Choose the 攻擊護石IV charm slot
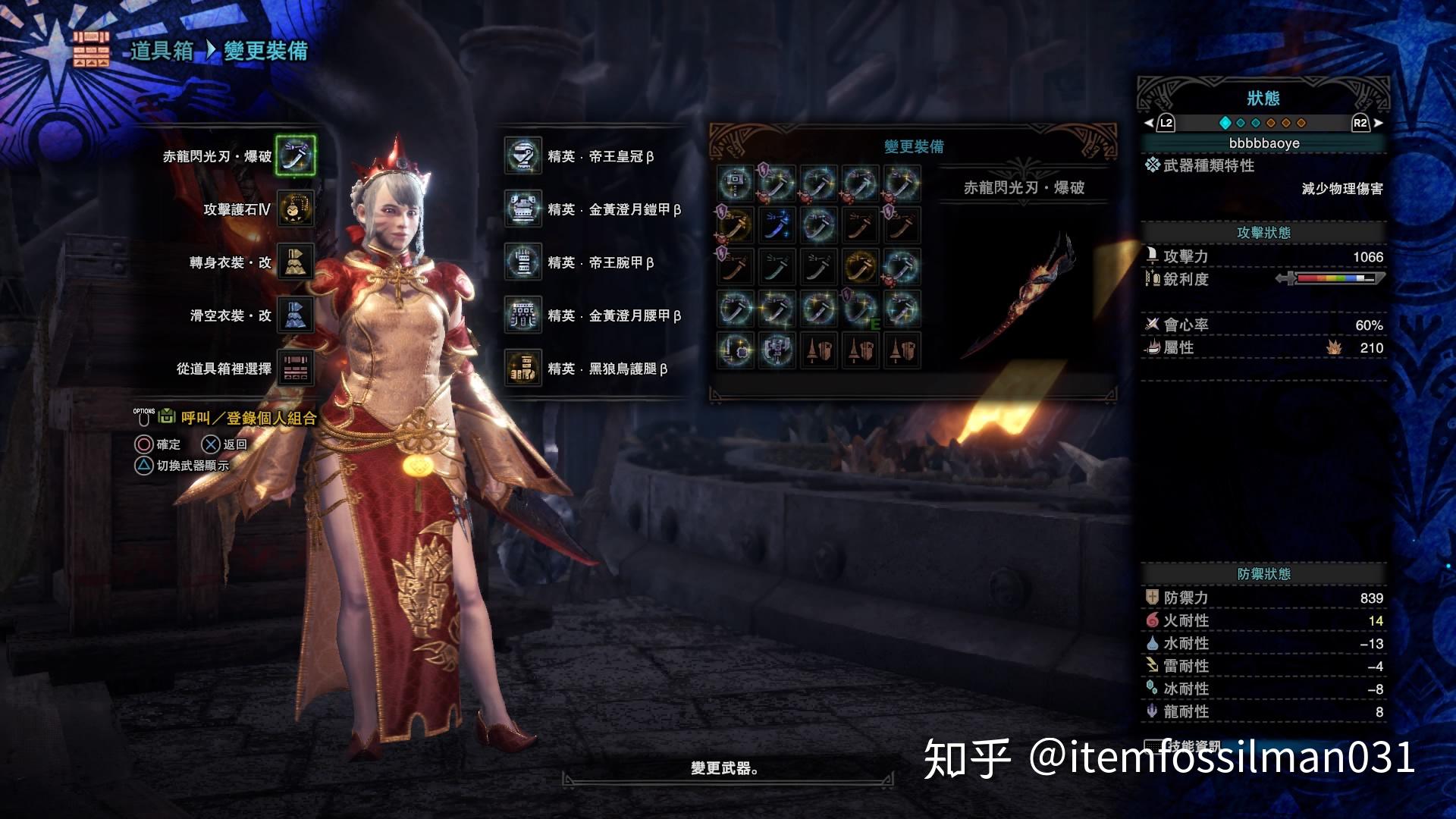Image resolution: width=1456 pixels, height=819 pixels. [295, 209]
